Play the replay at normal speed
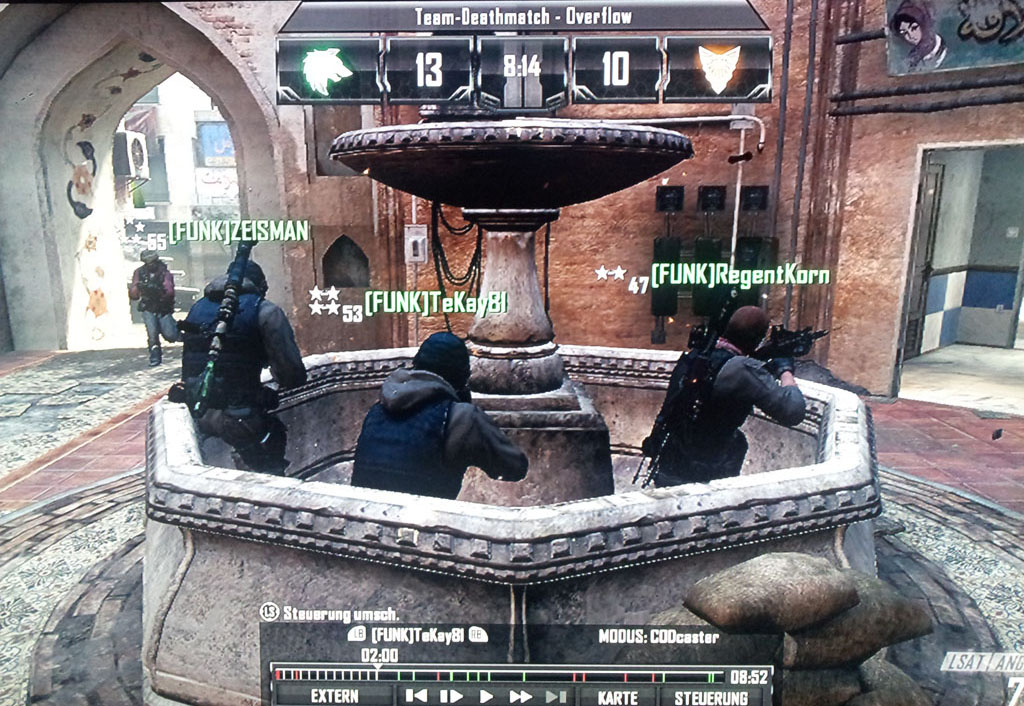1024x706 pixels. (x=487, y=697)
